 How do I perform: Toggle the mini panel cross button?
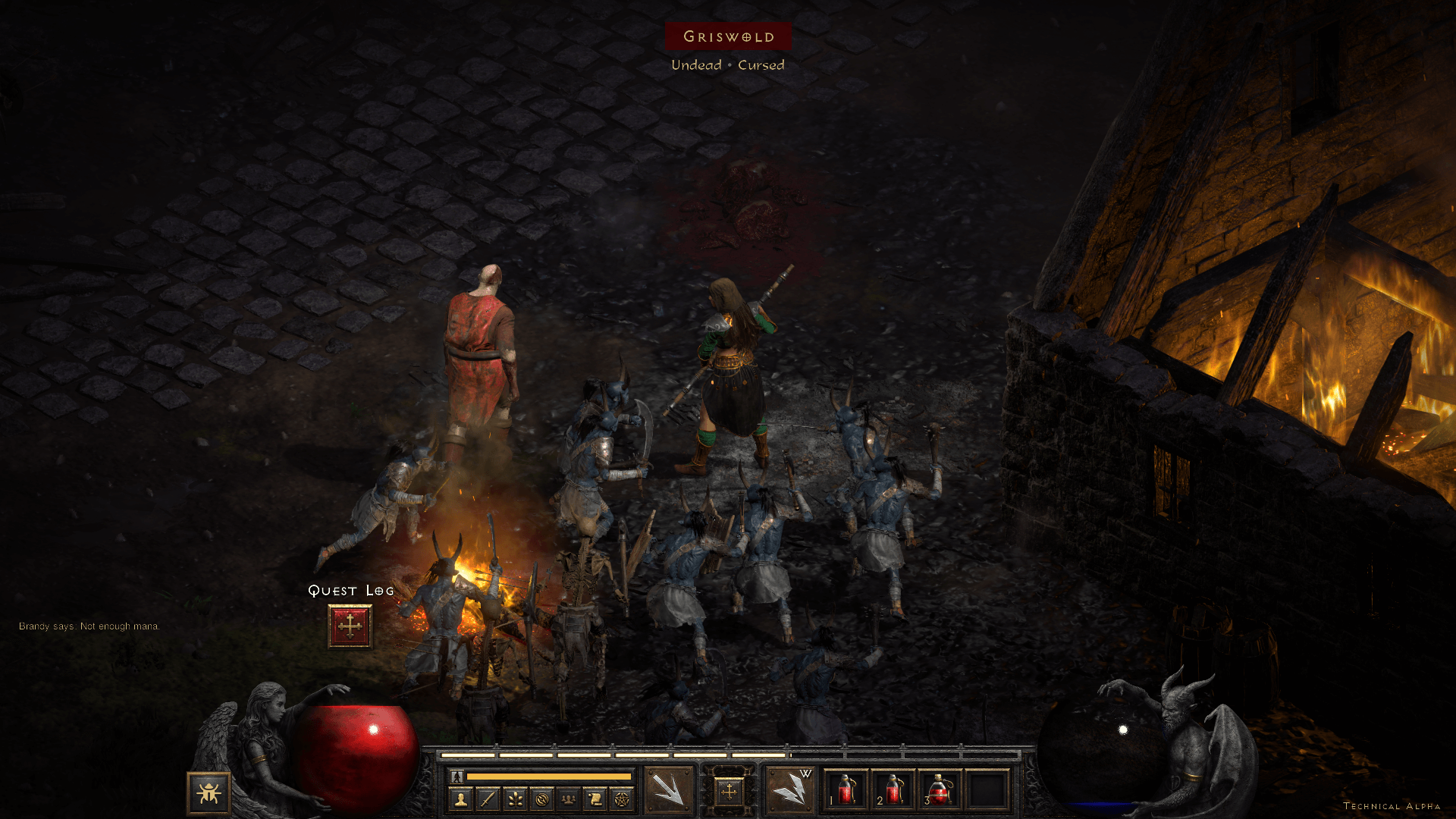click(x=729, y=792)
